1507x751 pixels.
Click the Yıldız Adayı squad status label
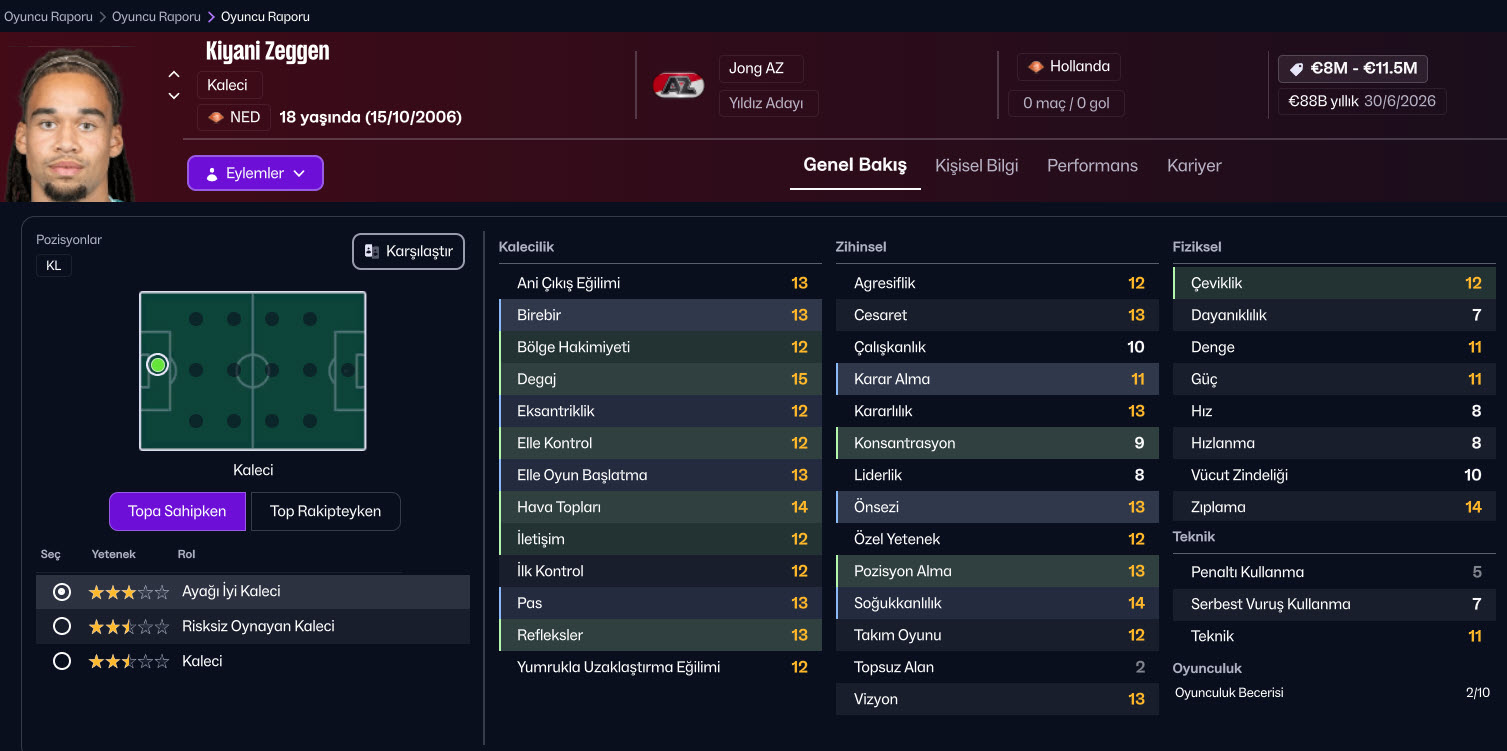(x=767, y=103)
